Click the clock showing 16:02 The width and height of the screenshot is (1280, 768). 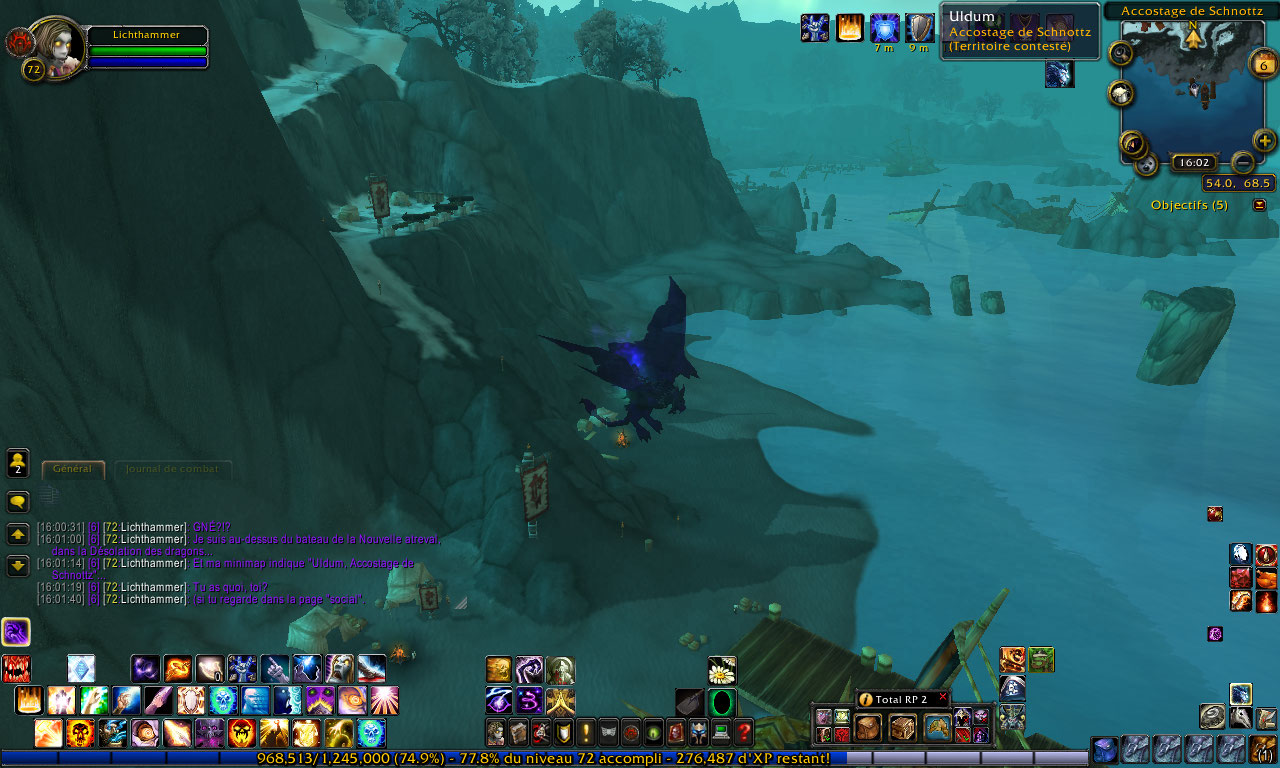coord(1193,162)
